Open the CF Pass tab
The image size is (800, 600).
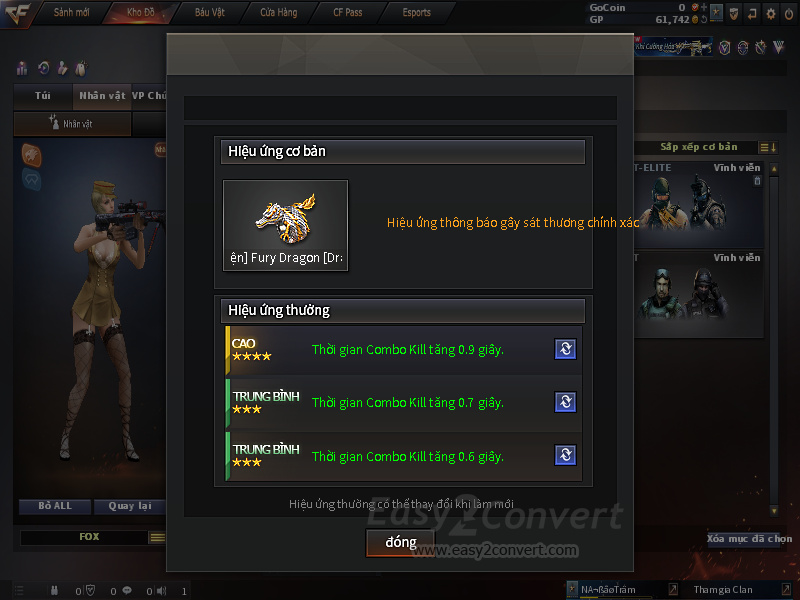348,13
